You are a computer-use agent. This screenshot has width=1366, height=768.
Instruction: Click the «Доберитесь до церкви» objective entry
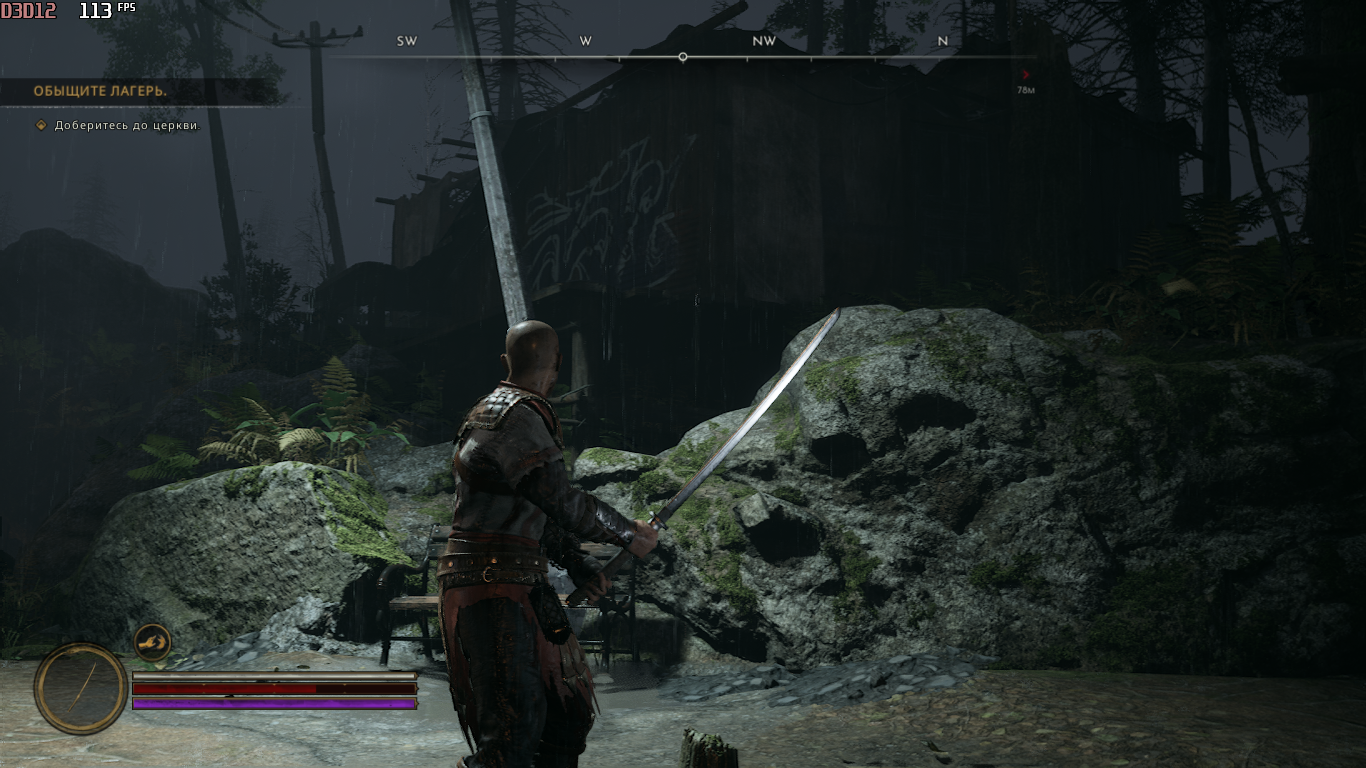pyautogui.click(x=127, y=125)
